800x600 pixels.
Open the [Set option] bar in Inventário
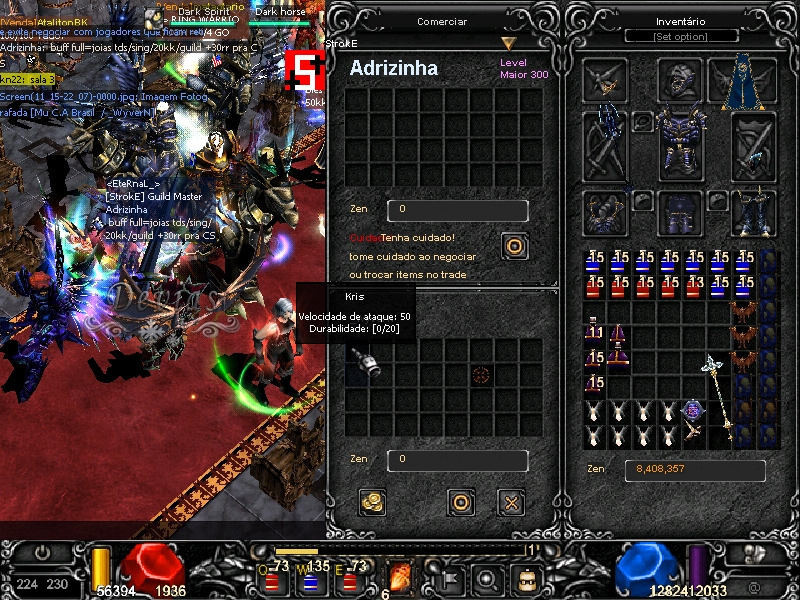click(x=680, y=36)
